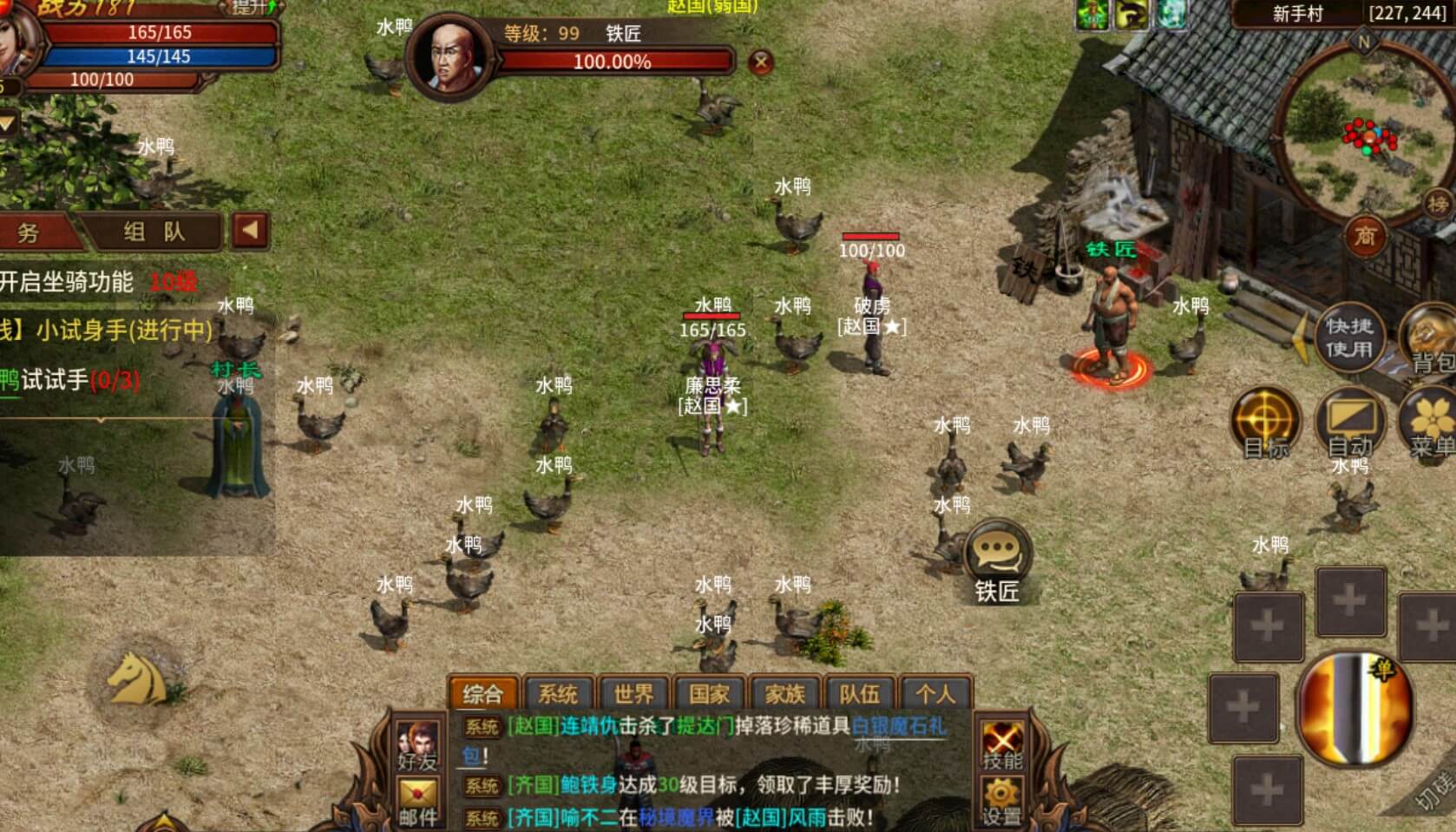This screenshot has width=1456, height=832.
Task: Open the 技能 skills panel
Action: 1002,745
